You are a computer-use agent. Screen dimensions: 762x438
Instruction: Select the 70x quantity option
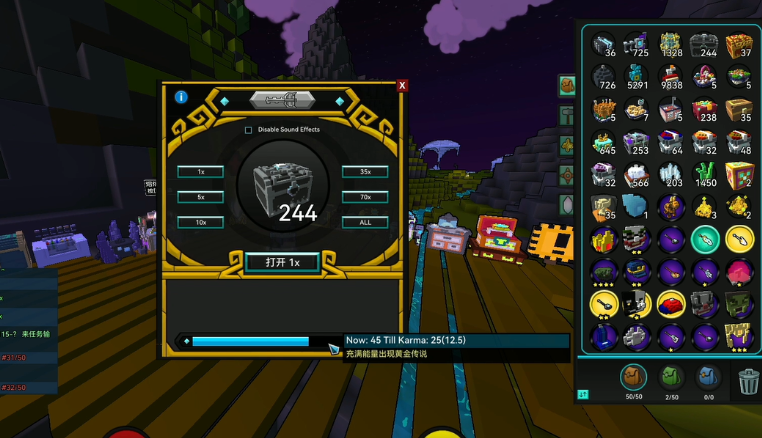364,197
